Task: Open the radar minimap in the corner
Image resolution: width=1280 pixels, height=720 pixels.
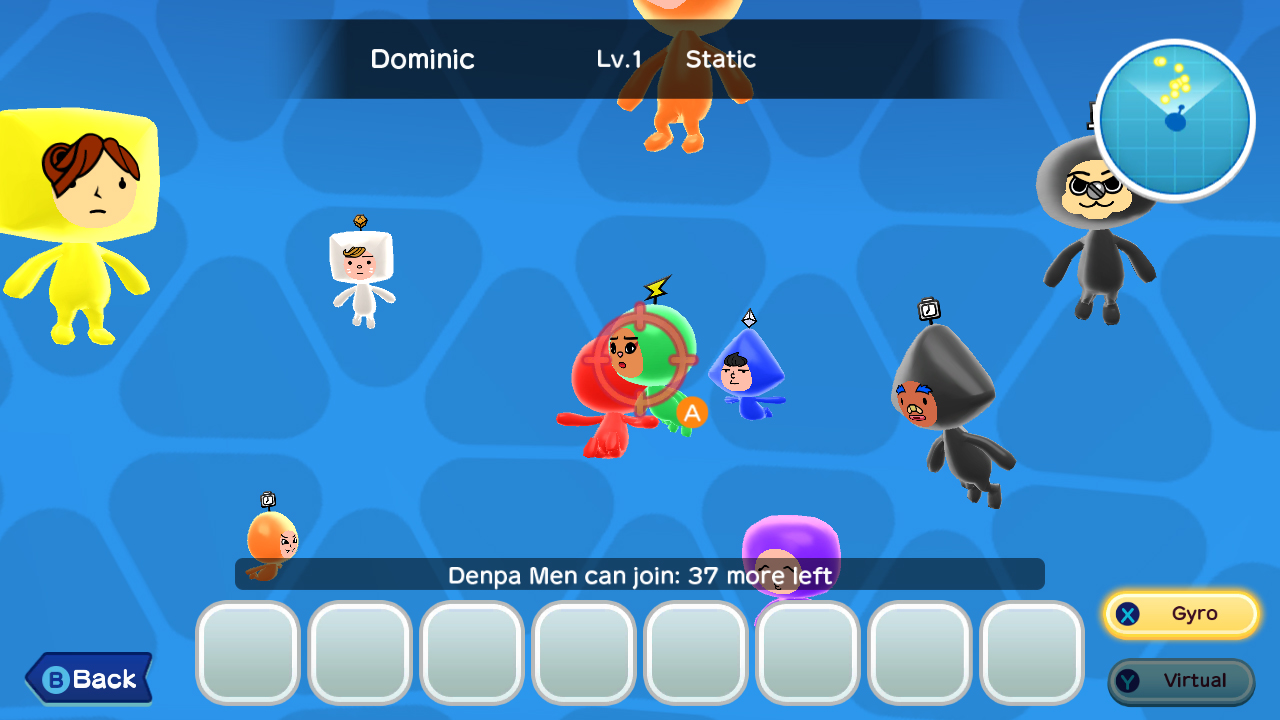Action: coord(1174,119)
